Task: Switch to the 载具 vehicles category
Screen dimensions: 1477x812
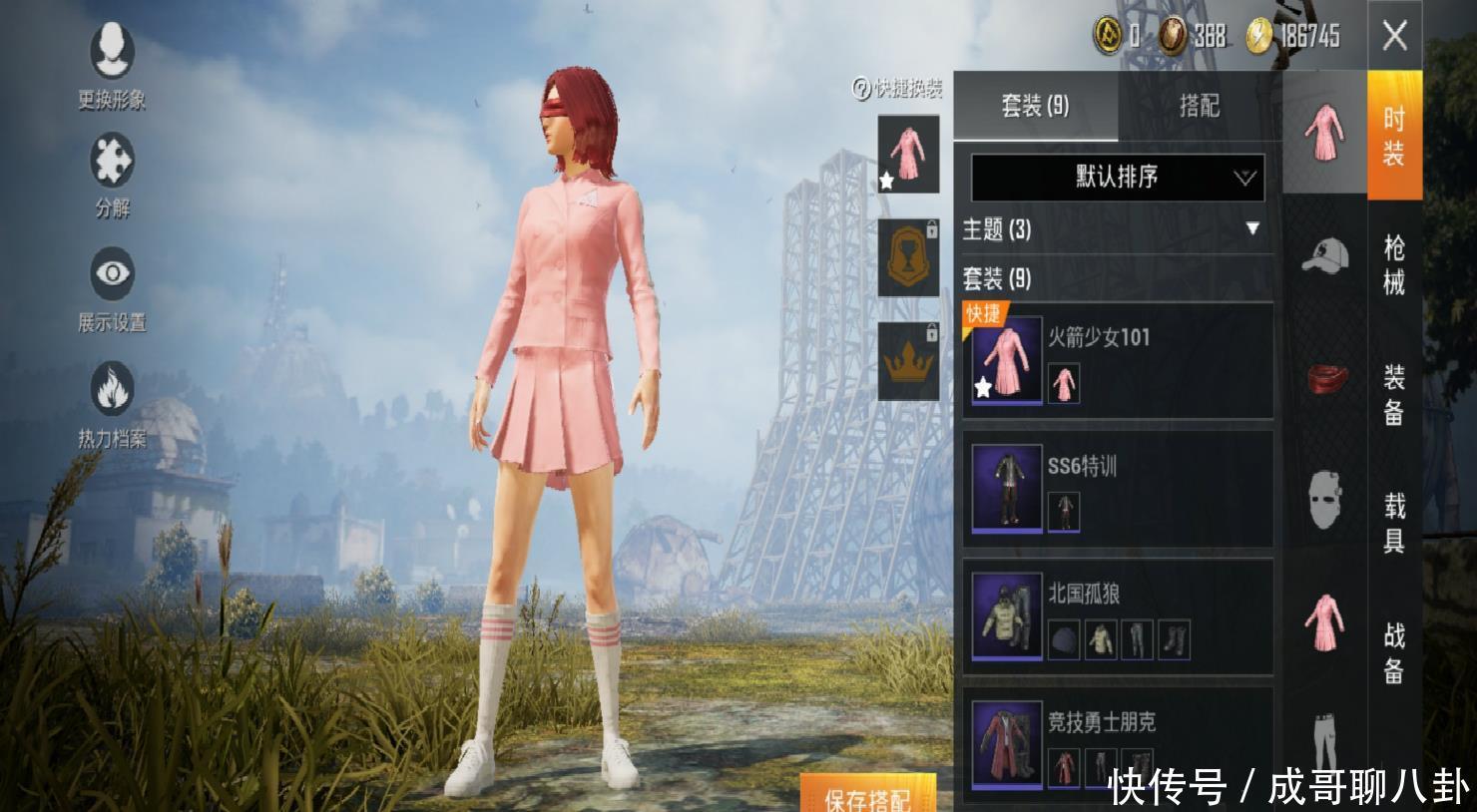Action: (1394, 523)
